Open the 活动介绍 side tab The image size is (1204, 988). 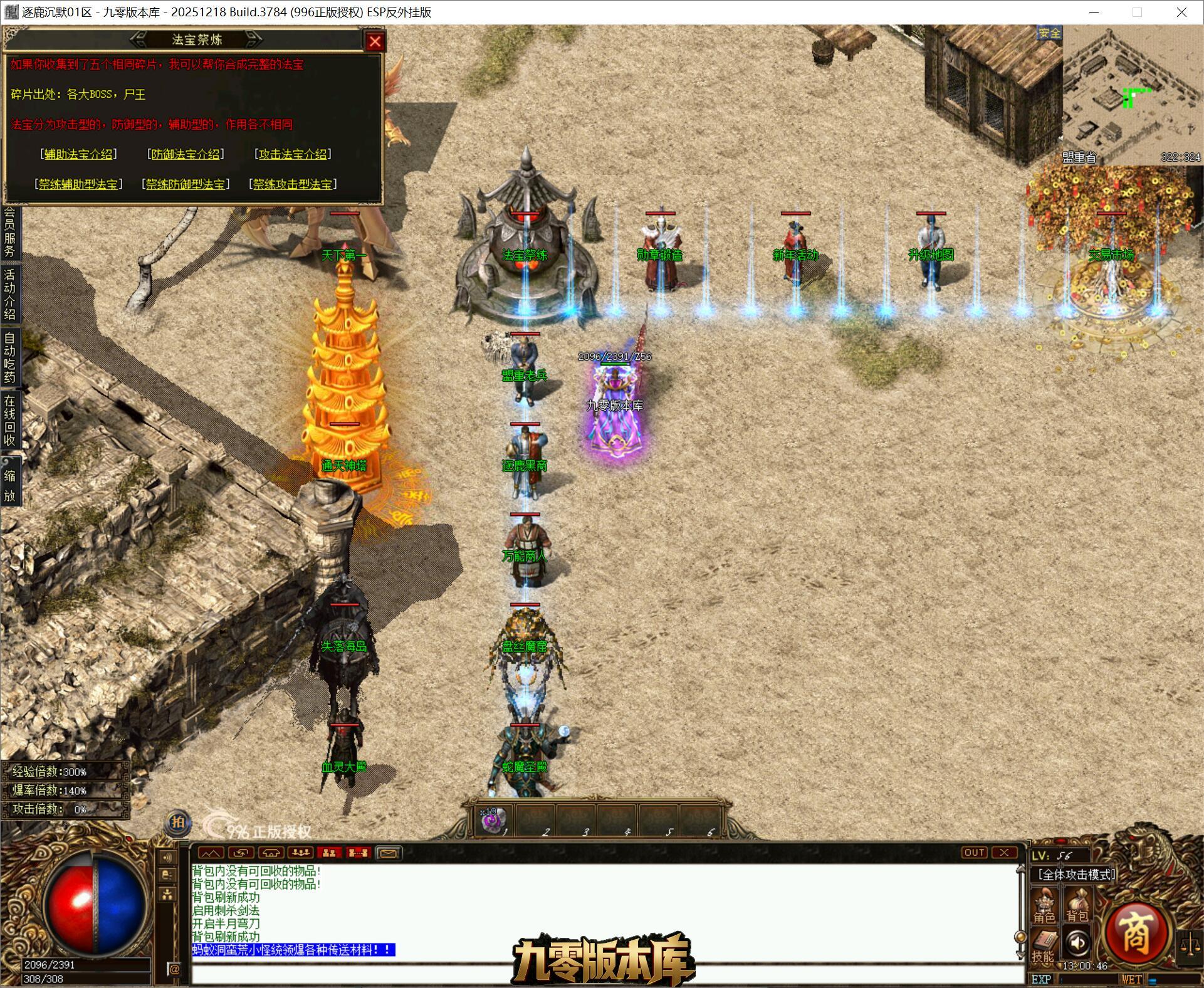9,294
